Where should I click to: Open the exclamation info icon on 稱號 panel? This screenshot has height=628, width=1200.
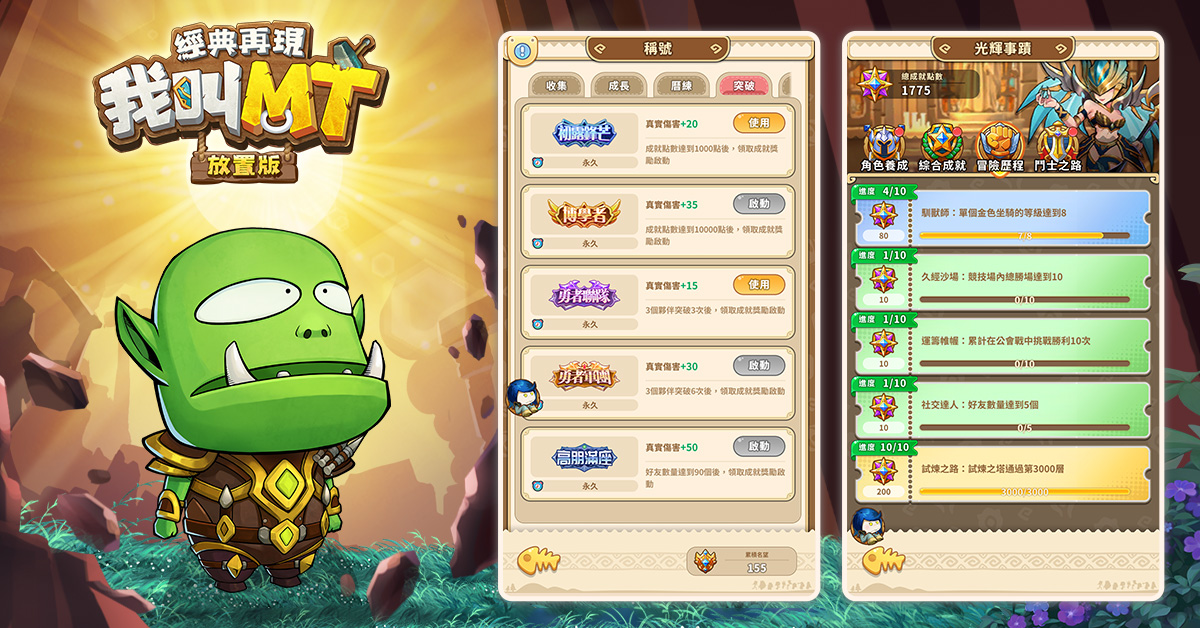click(x=521, y=50)
